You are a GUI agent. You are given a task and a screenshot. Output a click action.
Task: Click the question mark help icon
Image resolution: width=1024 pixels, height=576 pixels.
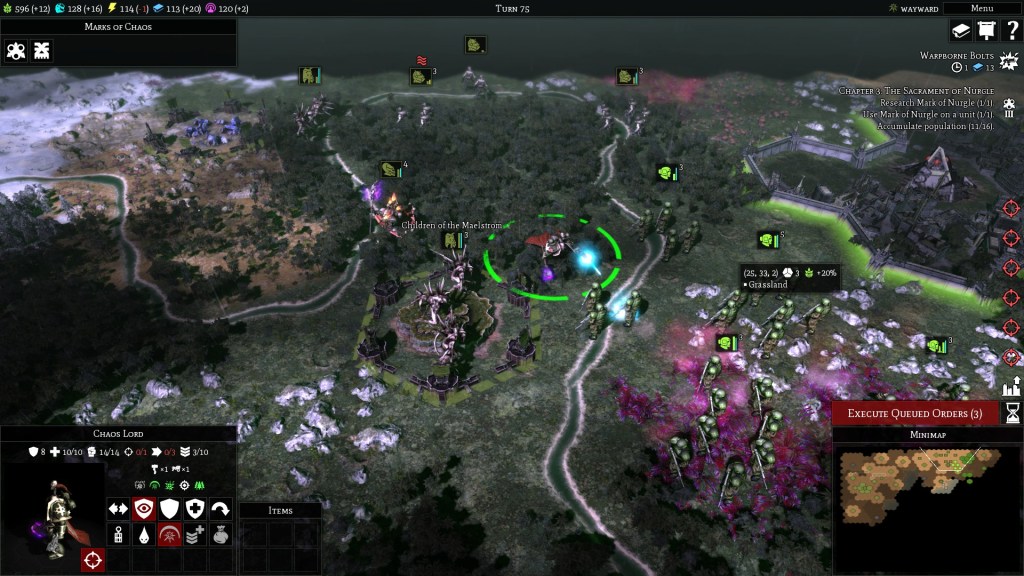(x=1011, y=31)
